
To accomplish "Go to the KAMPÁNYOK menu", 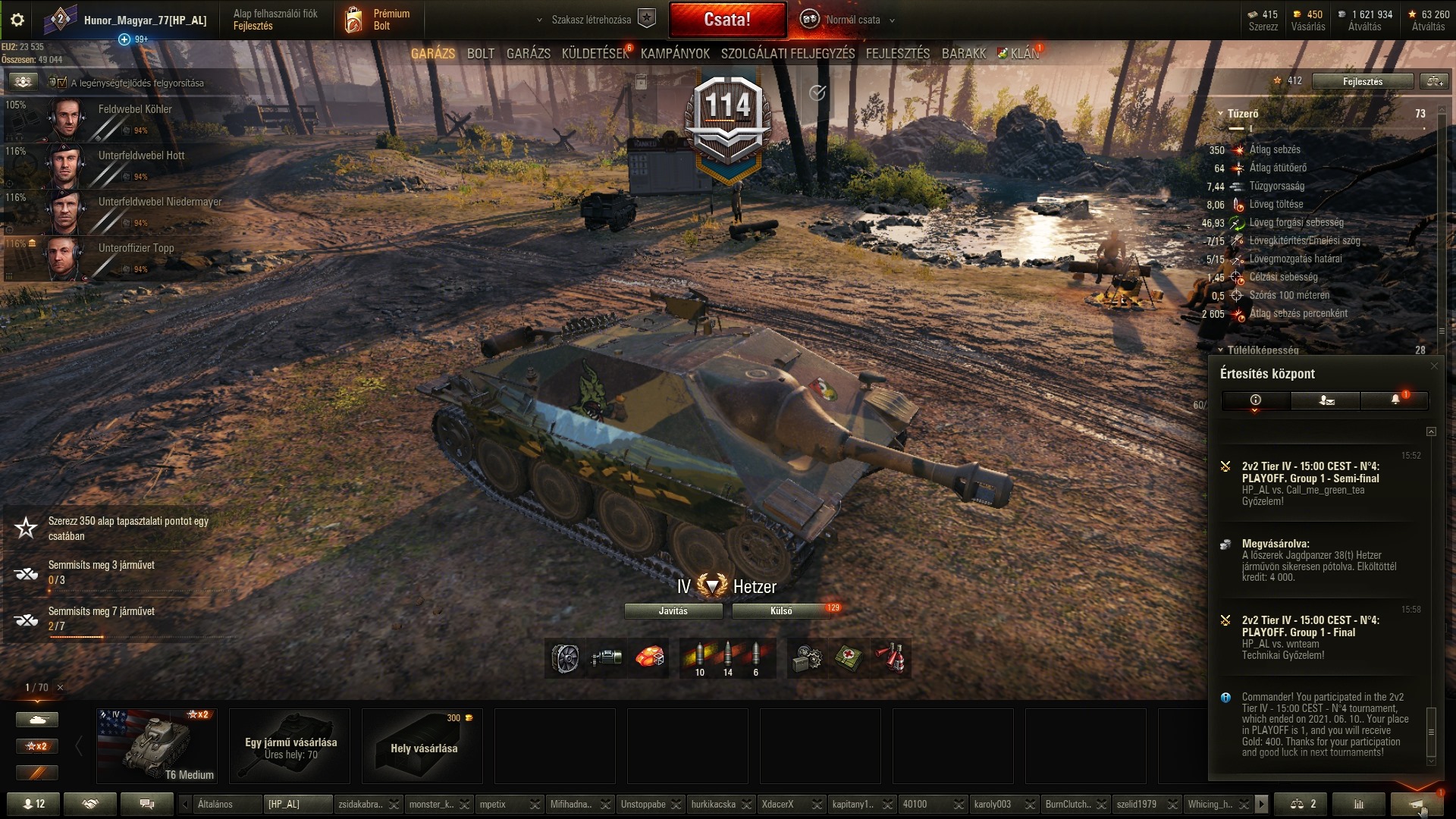I will 675,54.
